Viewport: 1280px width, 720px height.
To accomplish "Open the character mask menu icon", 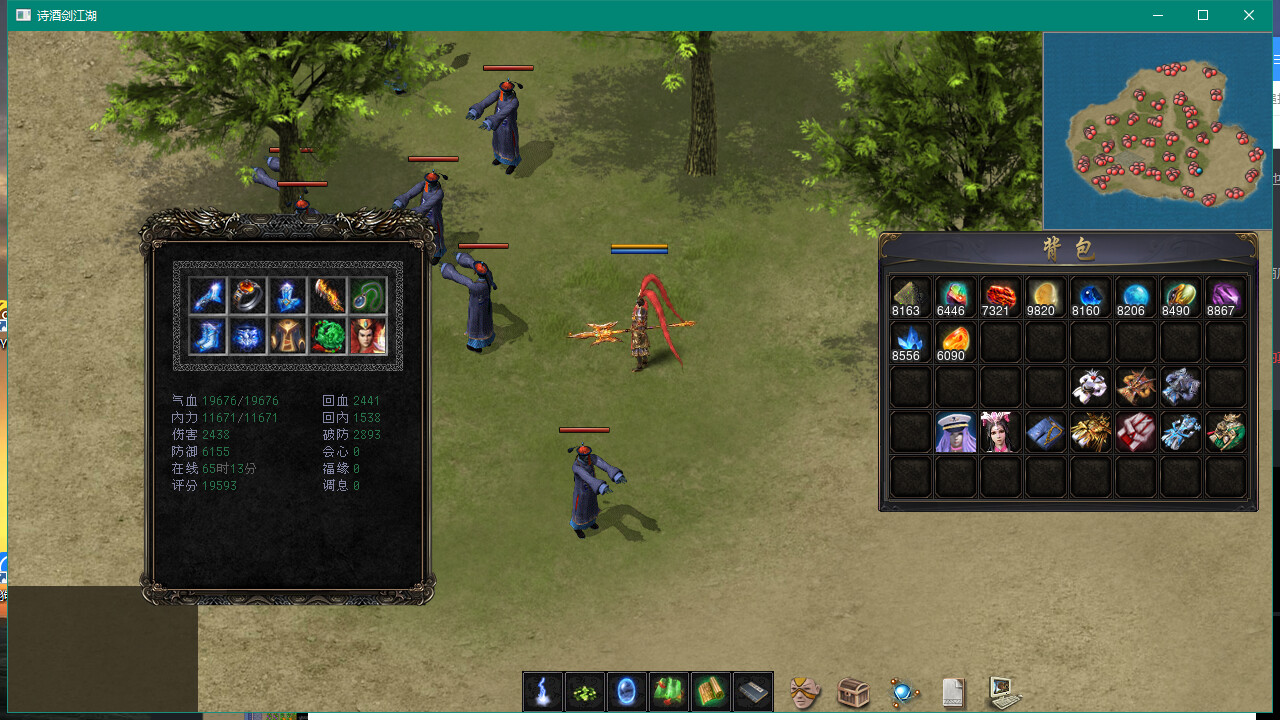I will (x=805, y=691).
